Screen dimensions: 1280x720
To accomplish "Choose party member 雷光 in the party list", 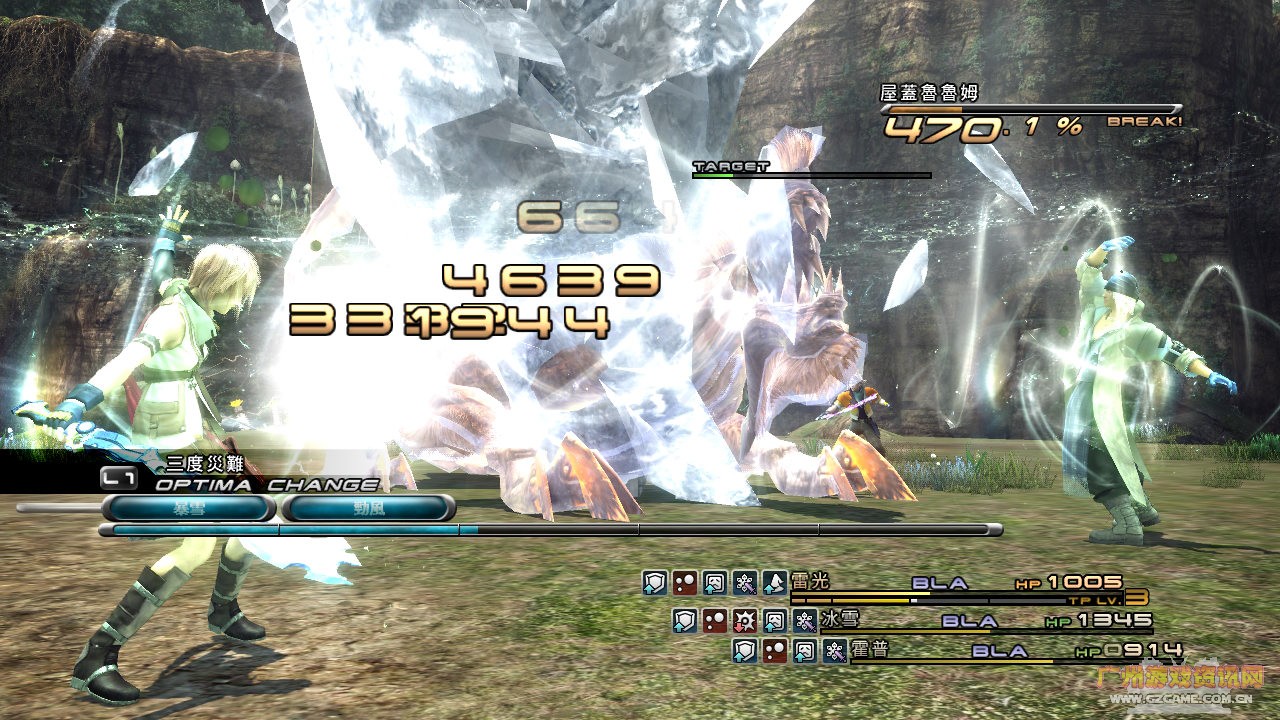I will (x=804, y=583).
